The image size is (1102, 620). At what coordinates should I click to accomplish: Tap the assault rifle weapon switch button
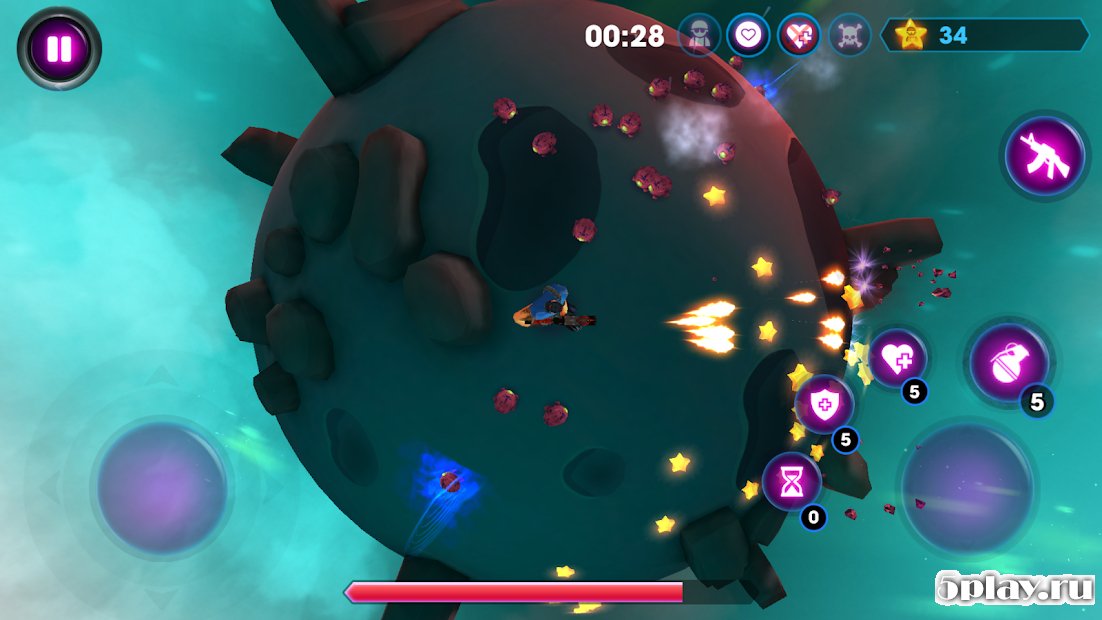pyautogui.click(x=1044, y=156)
